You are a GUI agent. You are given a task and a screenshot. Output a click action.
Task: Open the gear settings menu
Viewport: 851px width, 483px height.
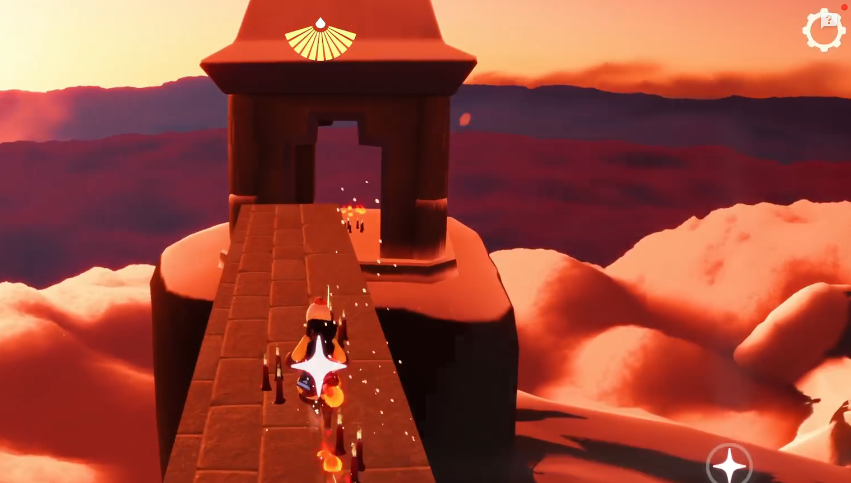[824, 29]
